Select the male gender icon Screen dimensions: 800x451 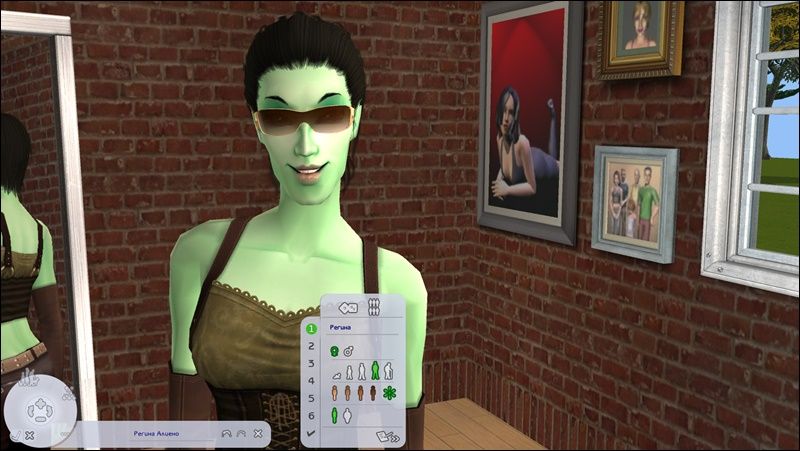tap(347, 350)
